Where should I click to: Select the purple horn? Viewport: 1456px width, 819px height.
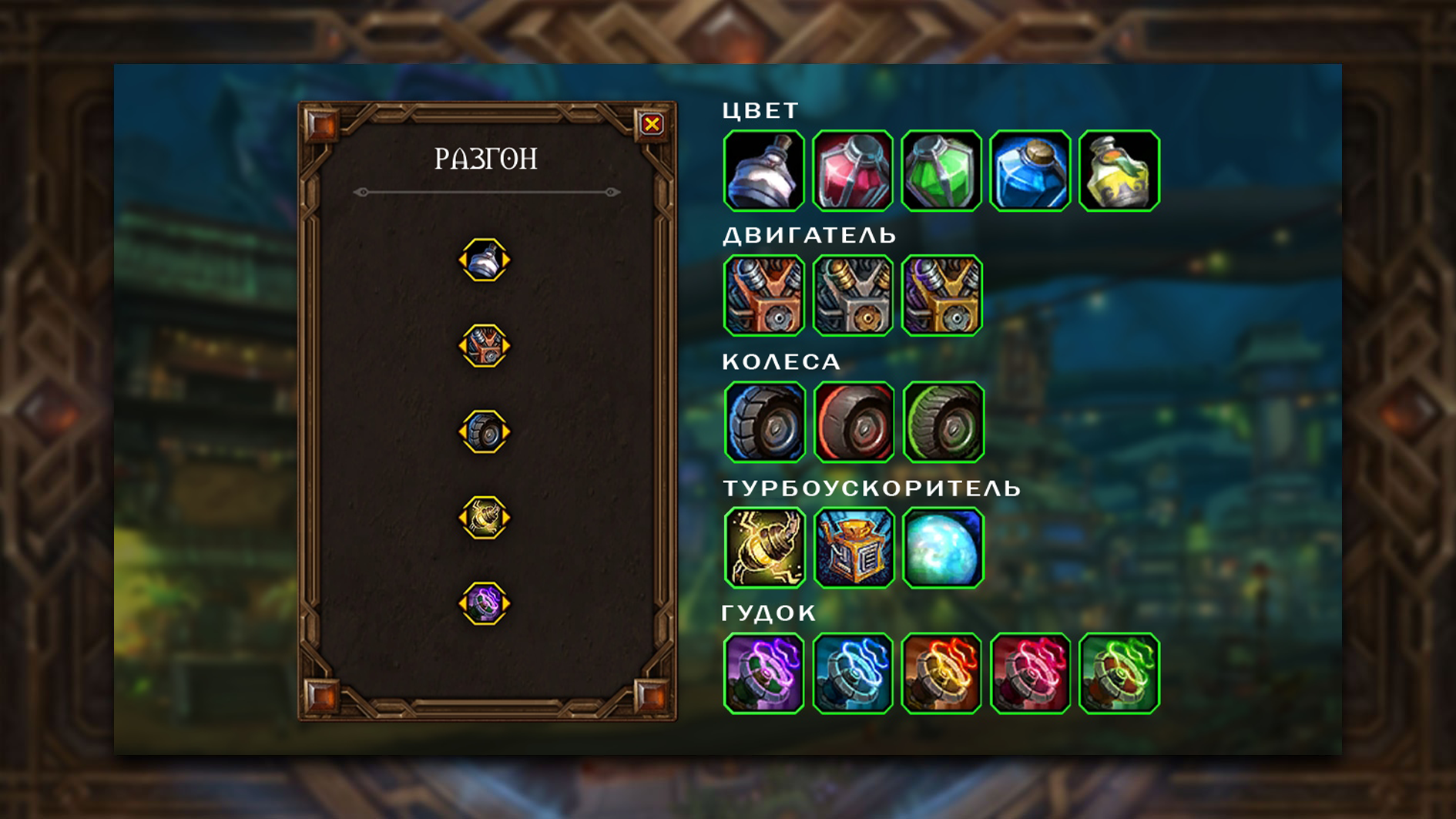pyautogui.click(x=763, y=673)
